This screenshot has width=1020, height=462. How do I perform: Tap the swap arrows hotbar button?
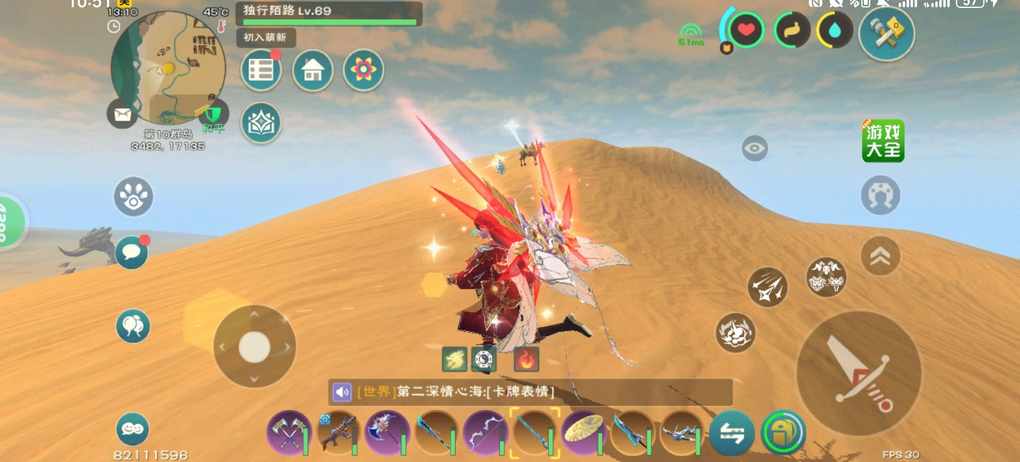click(732, 433)
